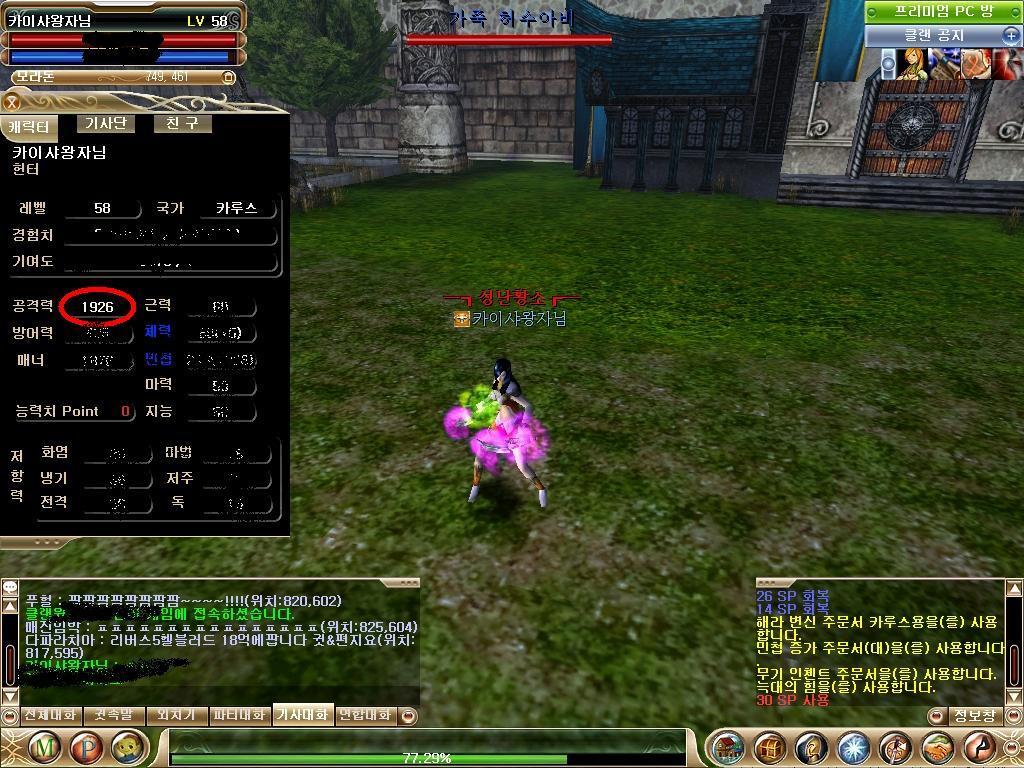This screenshot has width=1024, height=768.
Task: Click the green M round button
Action: point(43,747)
